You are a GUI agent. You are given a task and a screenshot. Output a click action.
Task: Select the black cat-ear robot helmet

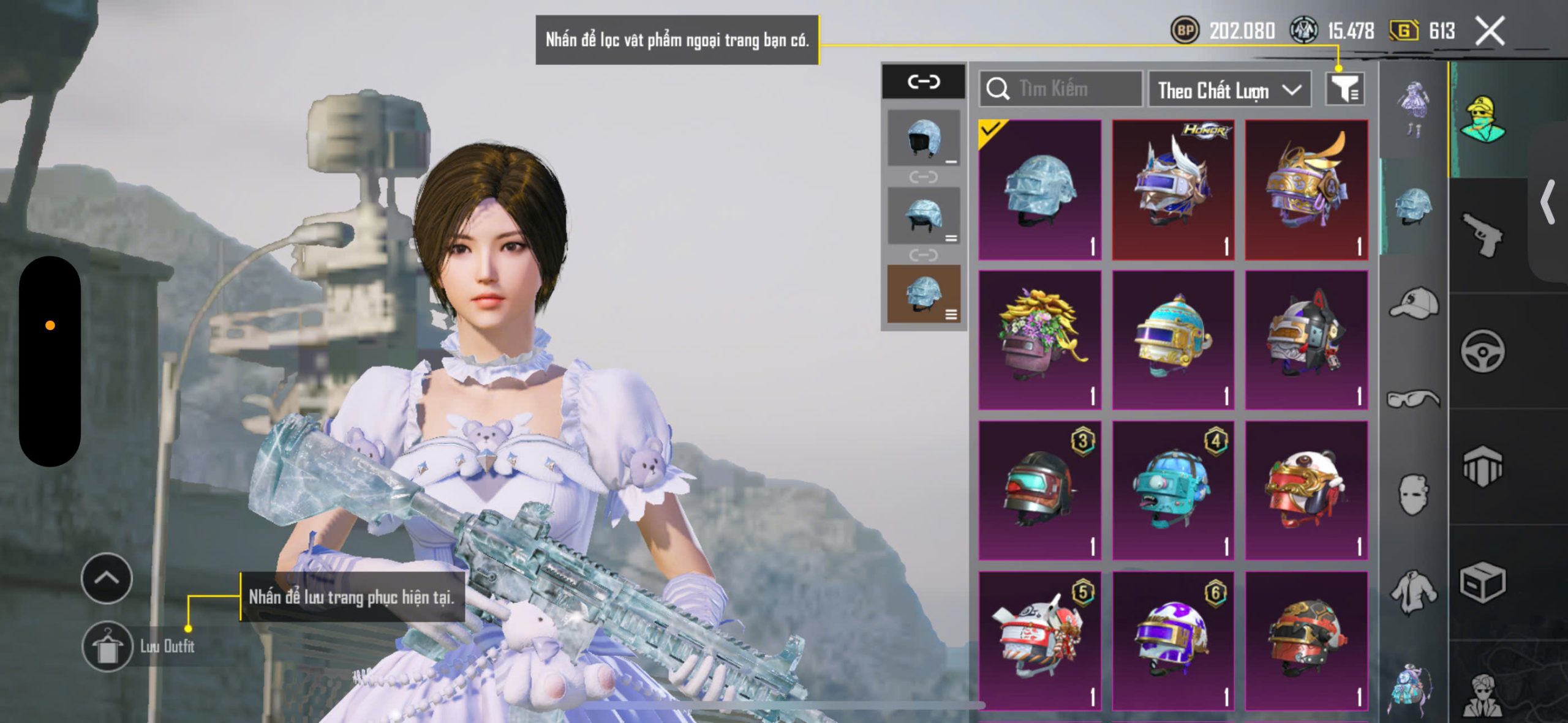[1306, 340]
